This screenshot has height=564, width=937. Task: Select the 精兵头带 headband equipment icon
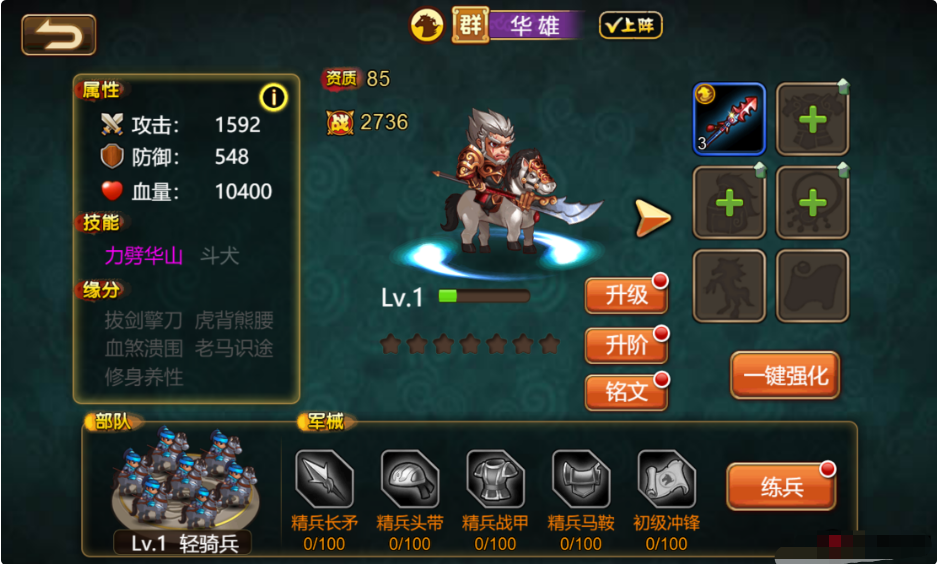coord(410,480)
